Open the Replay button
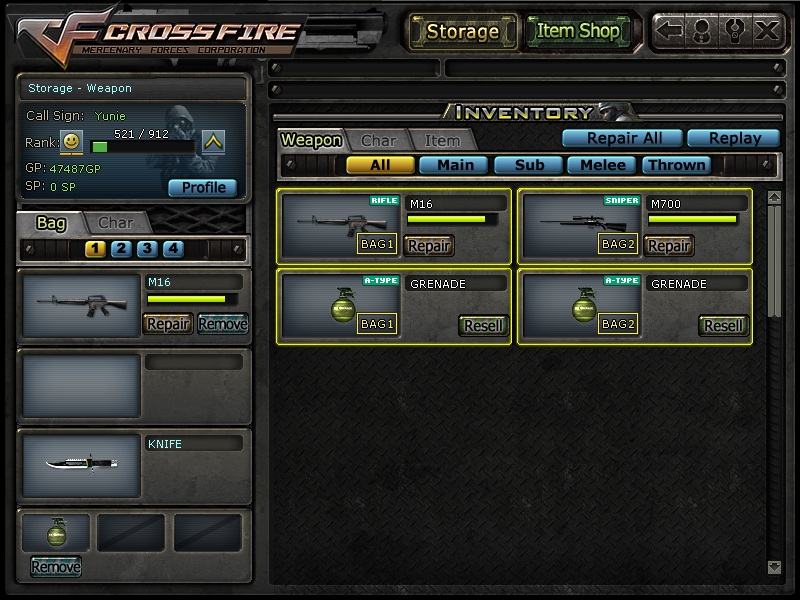800x600 pixels. click(x=735, y=138)
